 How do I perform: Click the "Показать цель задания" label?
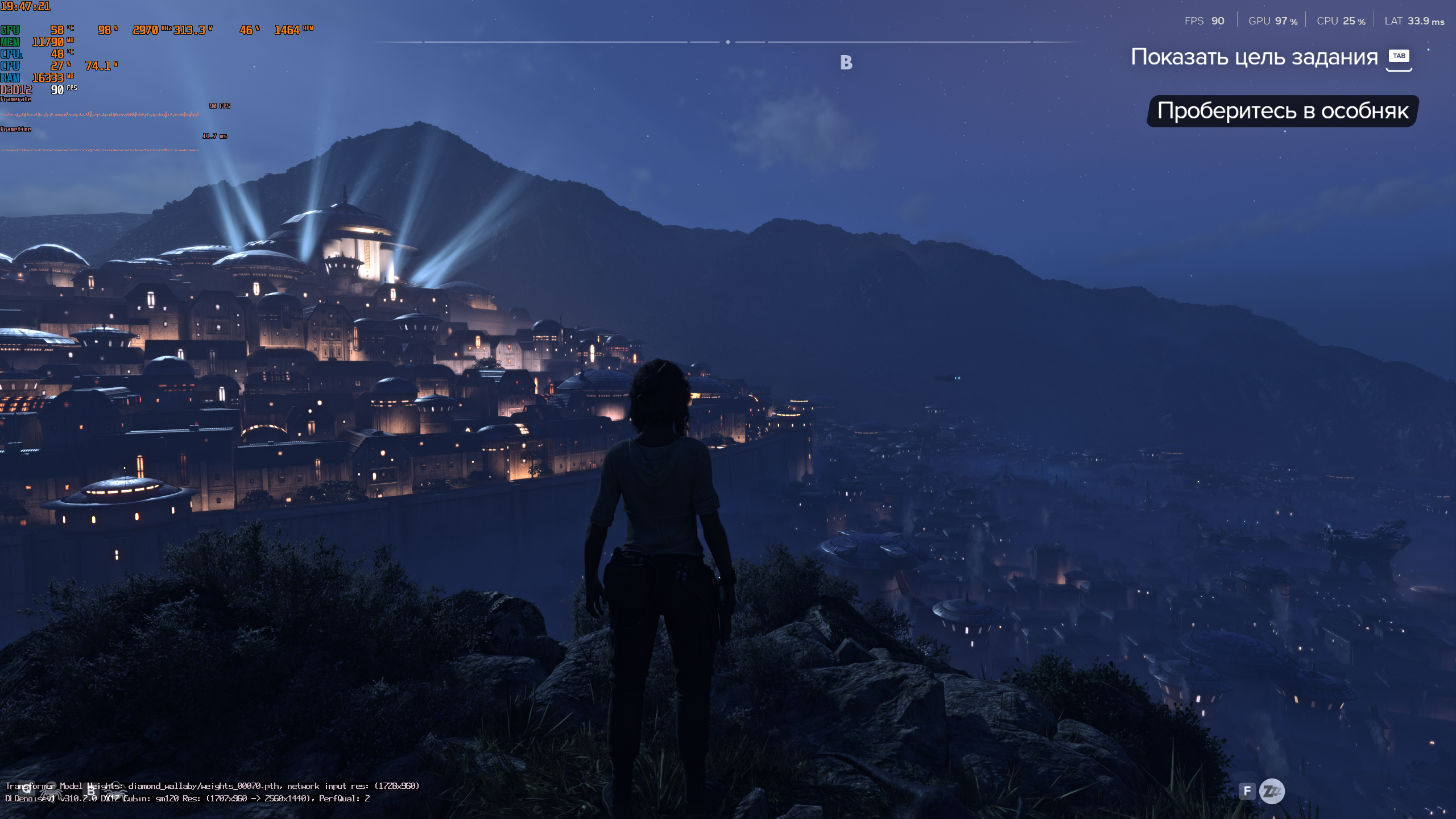point(1254,57)
